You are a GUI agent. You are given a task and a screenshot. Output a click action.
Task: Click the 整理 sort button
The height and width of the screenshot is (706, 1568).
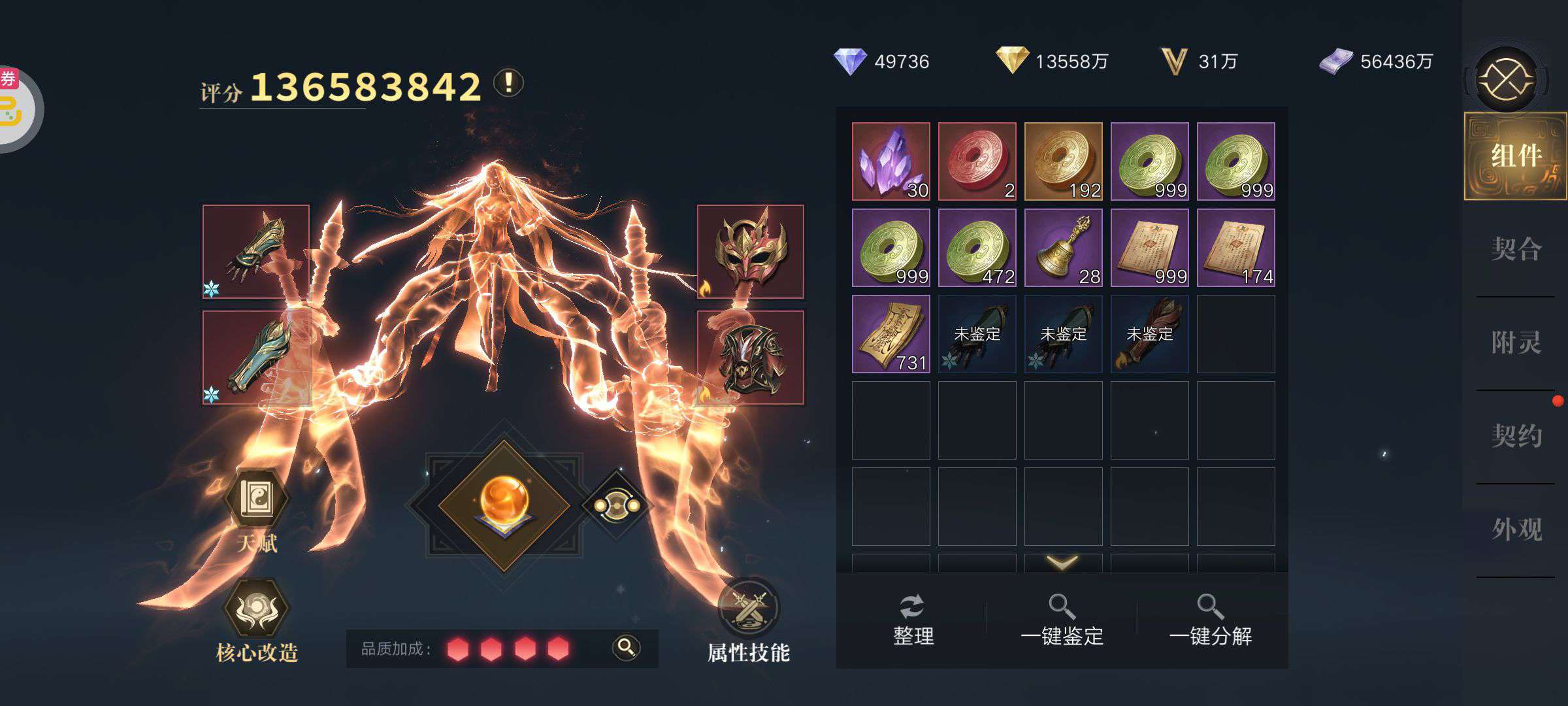coord(913,620)
